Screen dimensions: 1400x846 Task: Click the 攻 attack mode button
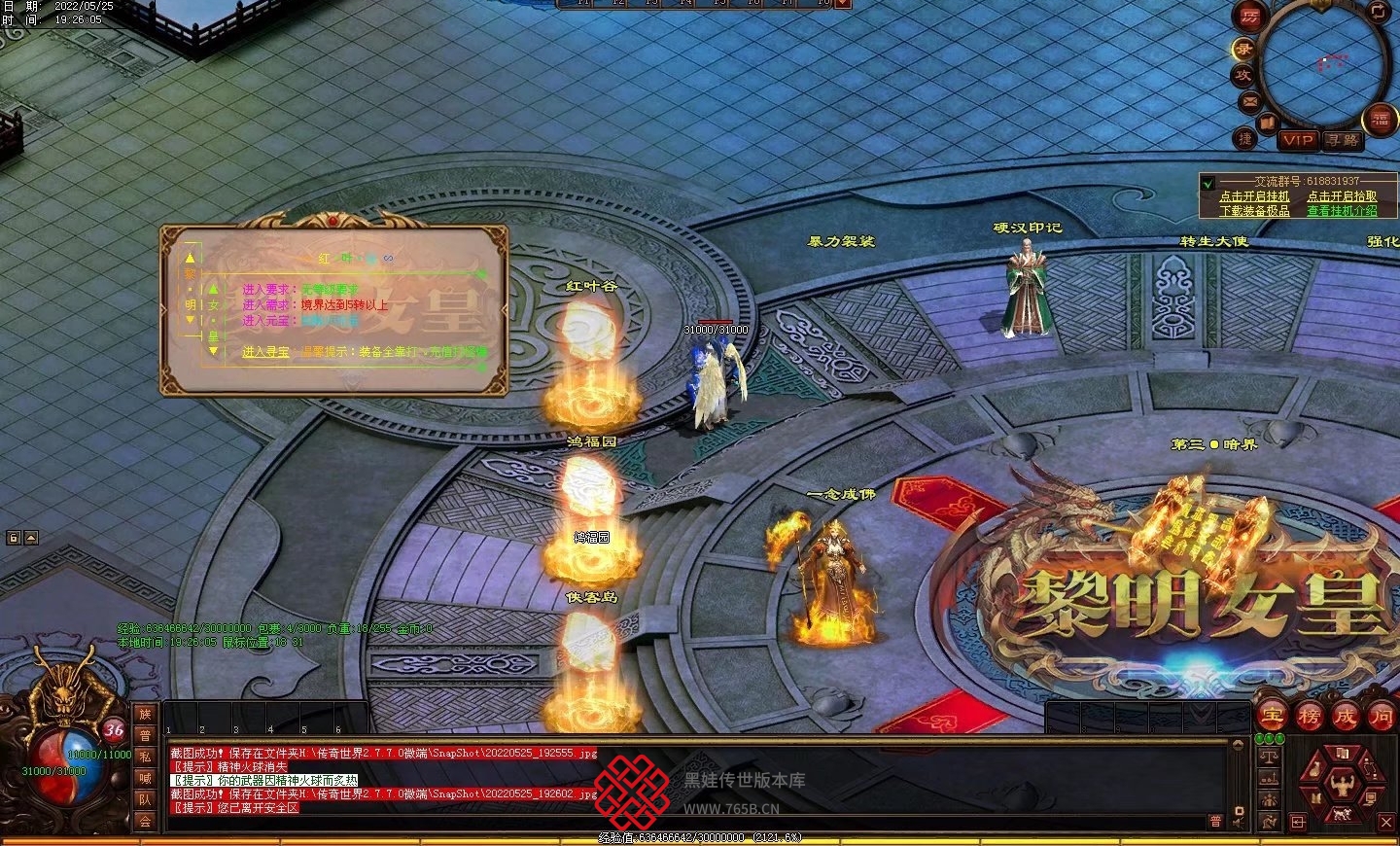coord(1243,75)
